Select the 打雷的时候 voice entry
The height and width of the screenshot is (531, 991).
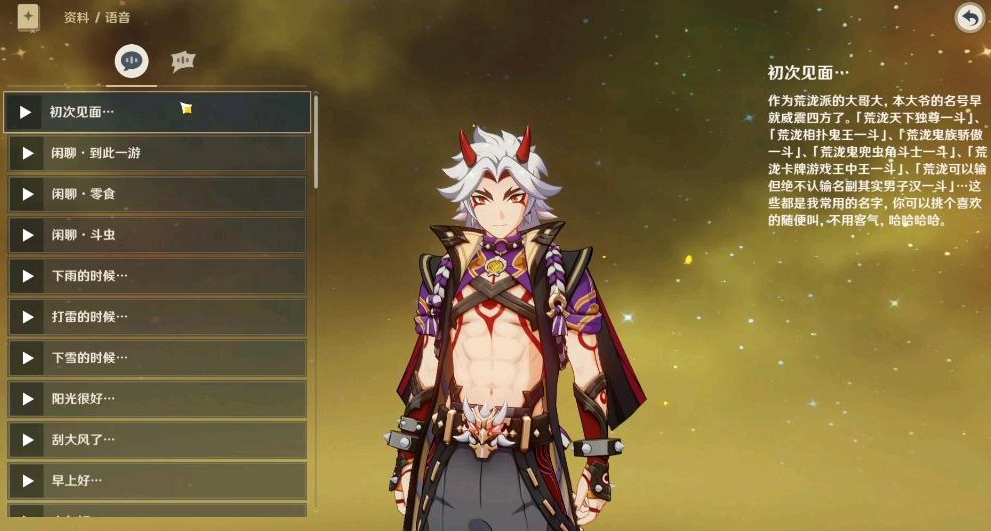(x=158, y=317)
